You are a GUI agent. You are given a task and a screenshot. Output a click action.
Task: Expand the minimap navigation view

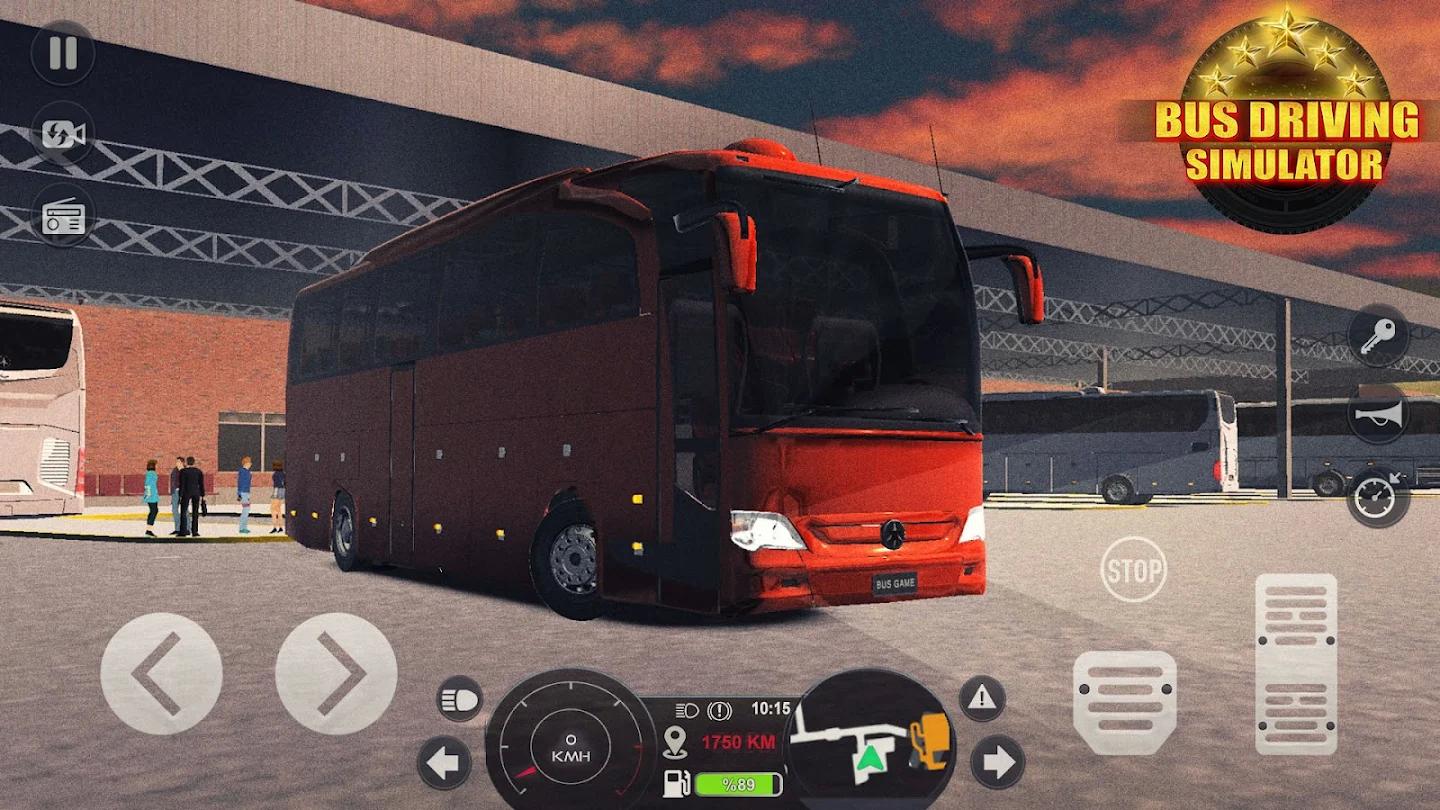coord(868,745)
